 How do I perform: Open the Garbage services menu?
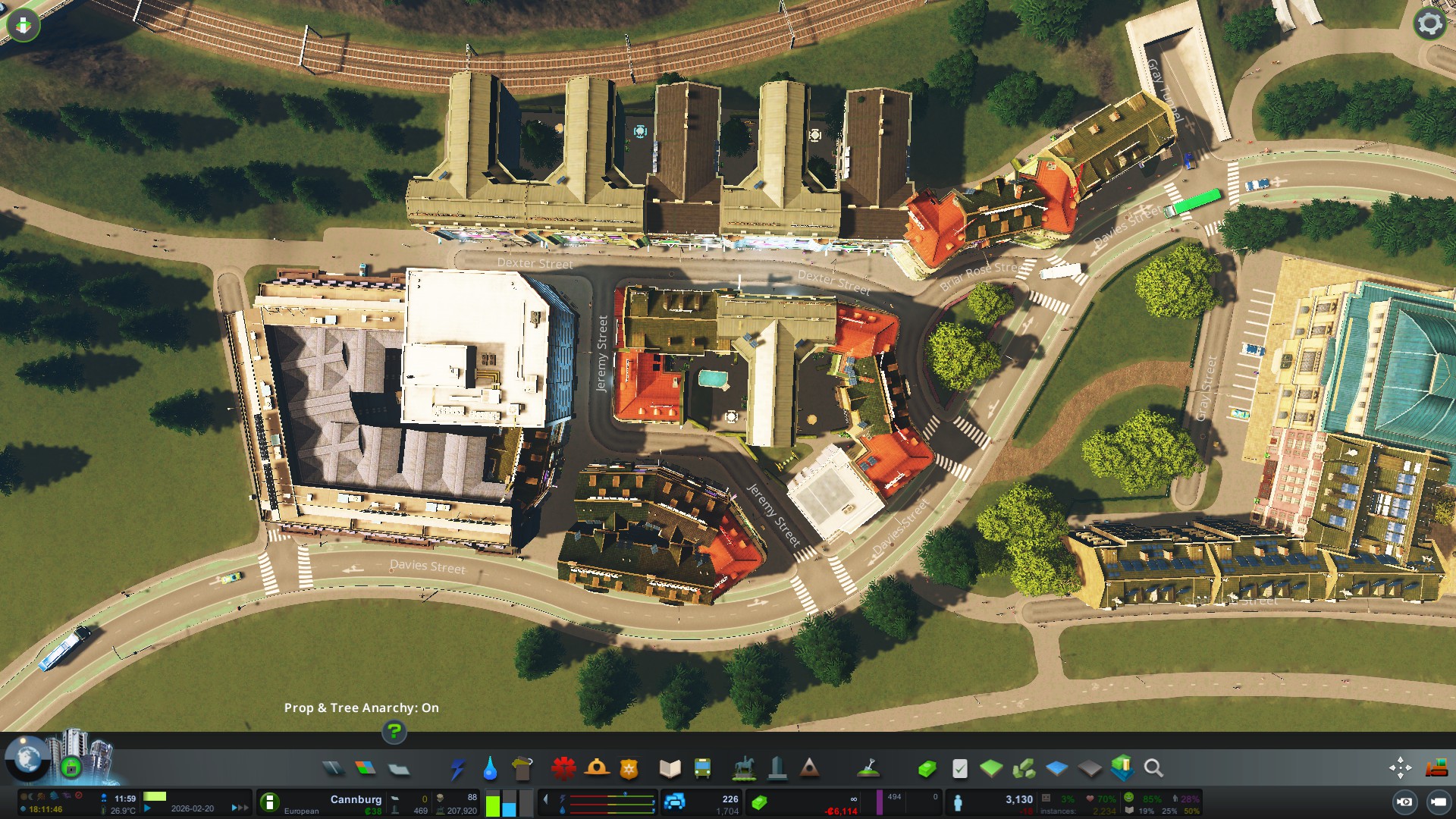coord(522,769)
